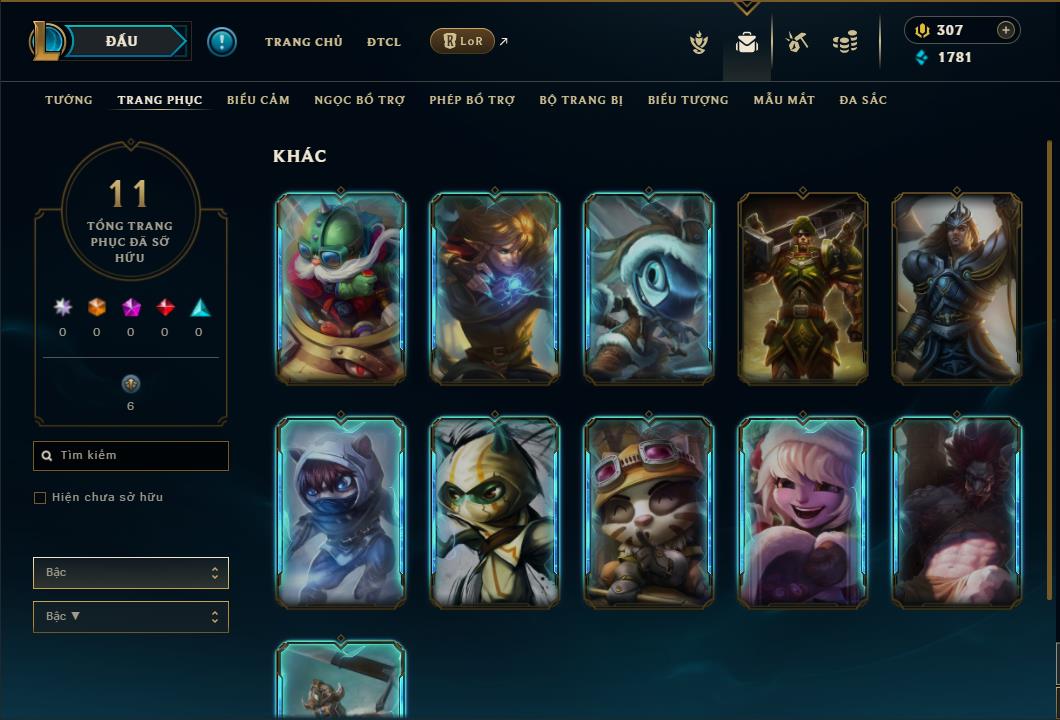Switch to the PHÉP BỔ TRỢ tab
1060x720 pixels.
[472, 100]
